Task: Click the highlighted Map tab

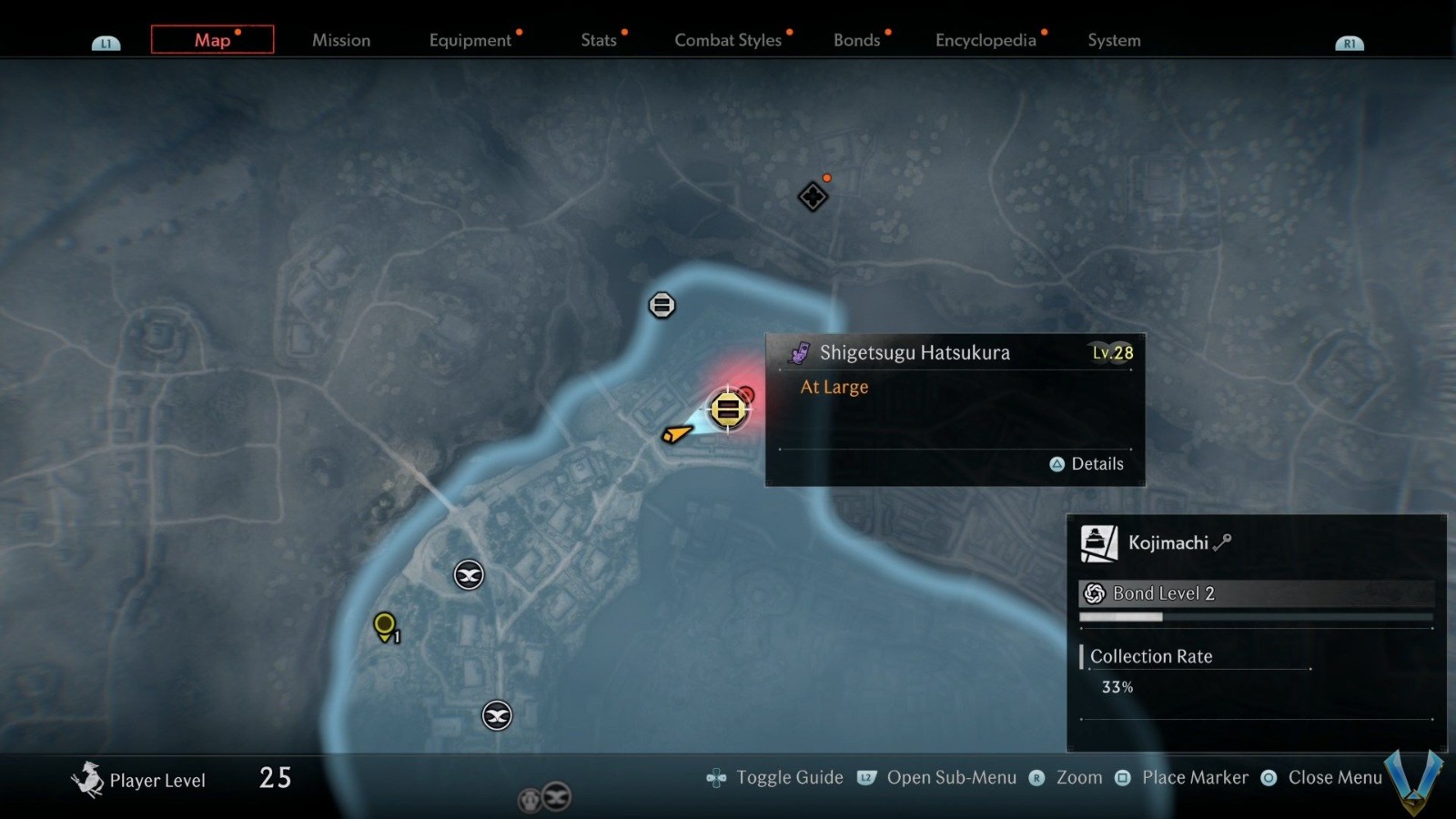Action: [212, 40]
